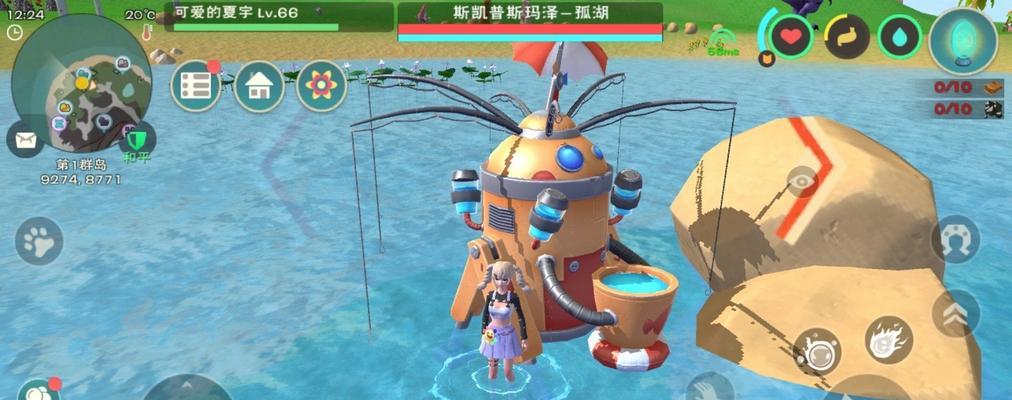Toggle the eye visibility button
The width and height of the screenshot is (1012, 400).
(x=801, y=181)
